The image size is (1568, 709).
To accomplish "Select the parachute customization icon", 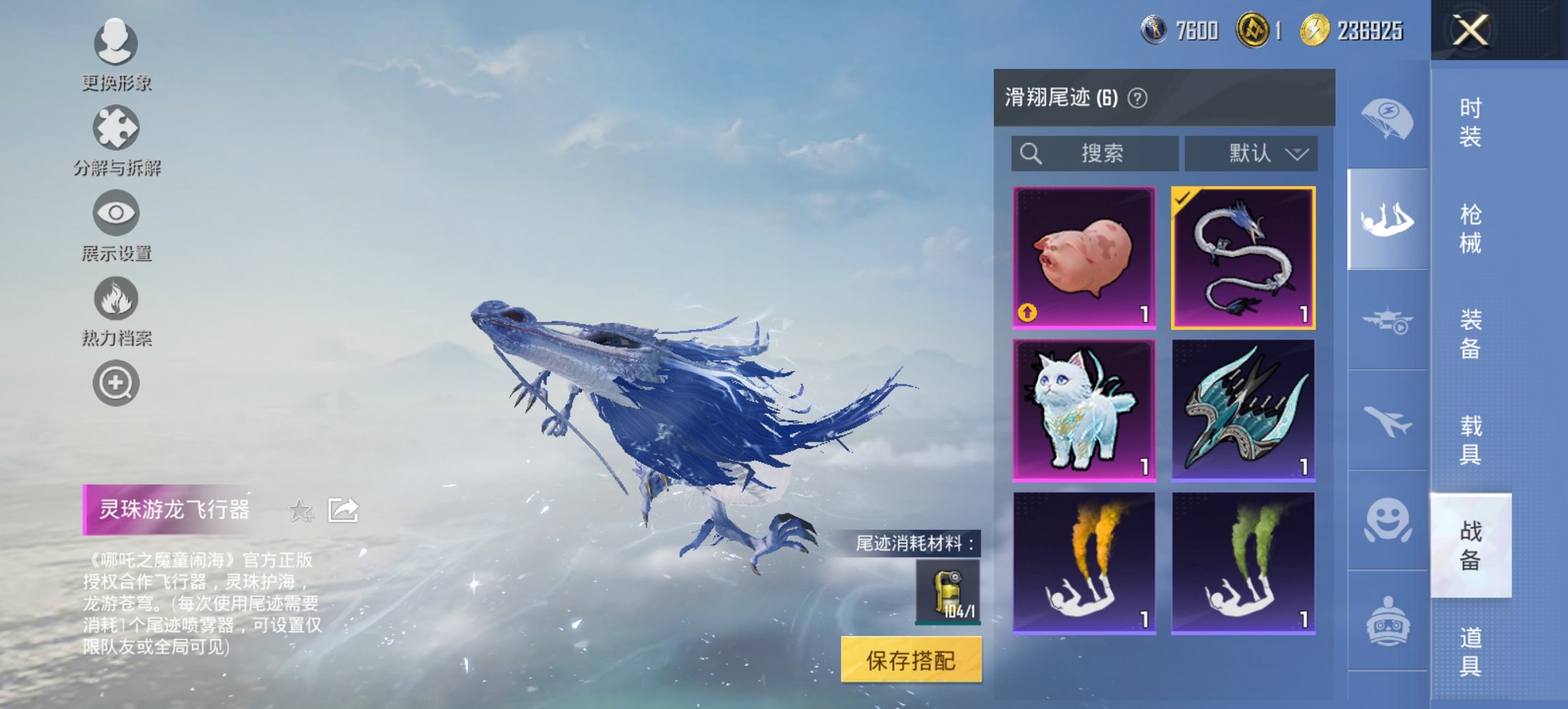I will pyautogui.click(x=1387, y=120).
